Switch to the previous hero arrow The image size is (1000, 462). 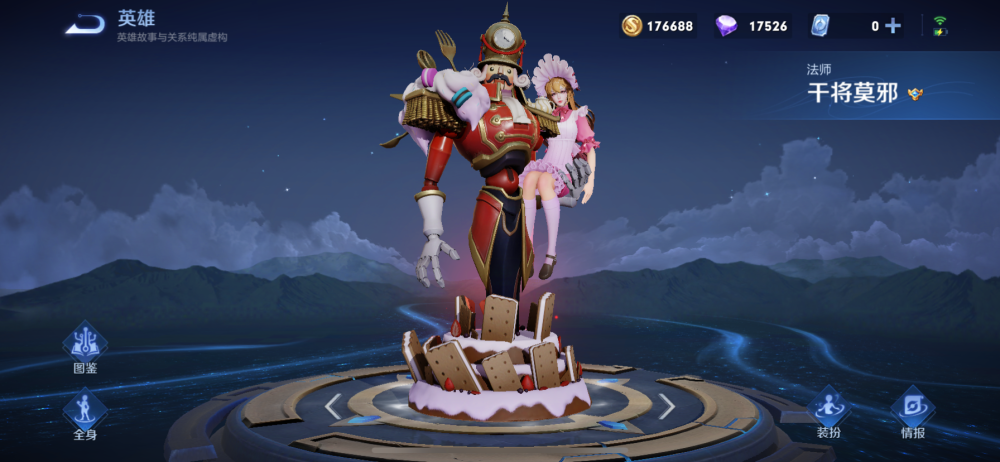click(x=334, y=406)
